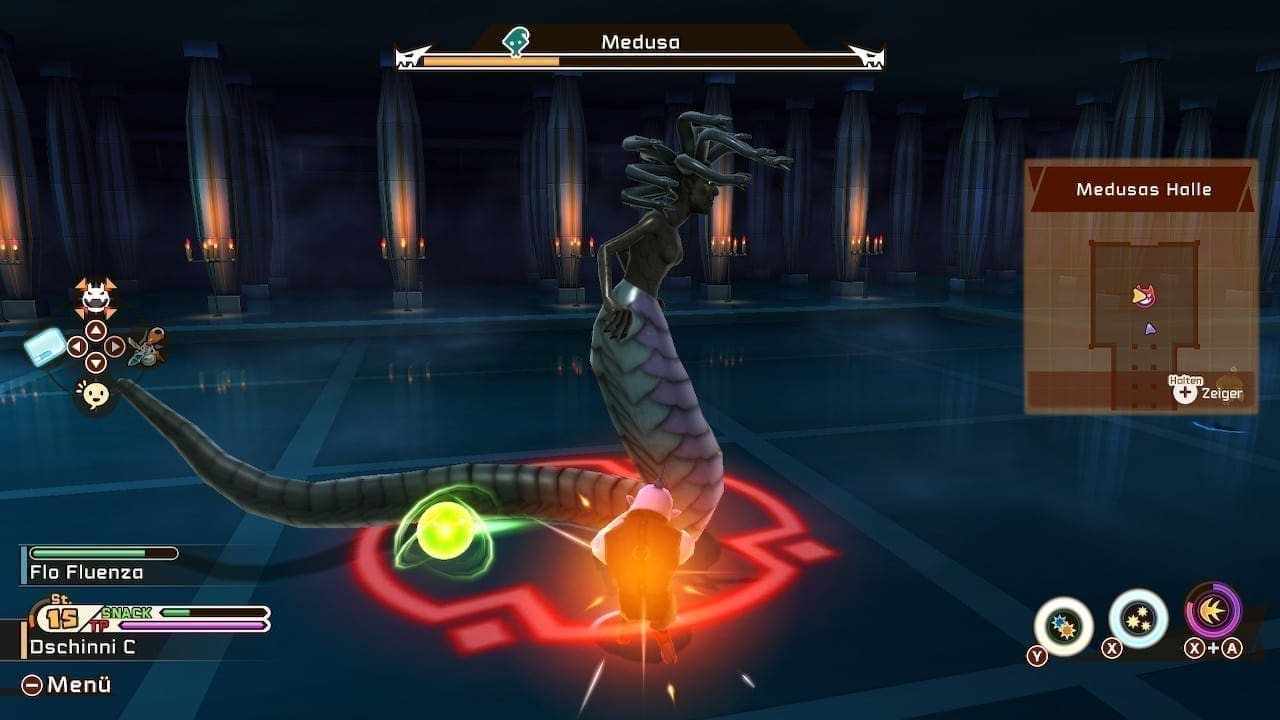Select the key item shortcut icon
Screen dimensions: 1280x720
(x=147, y=348)
